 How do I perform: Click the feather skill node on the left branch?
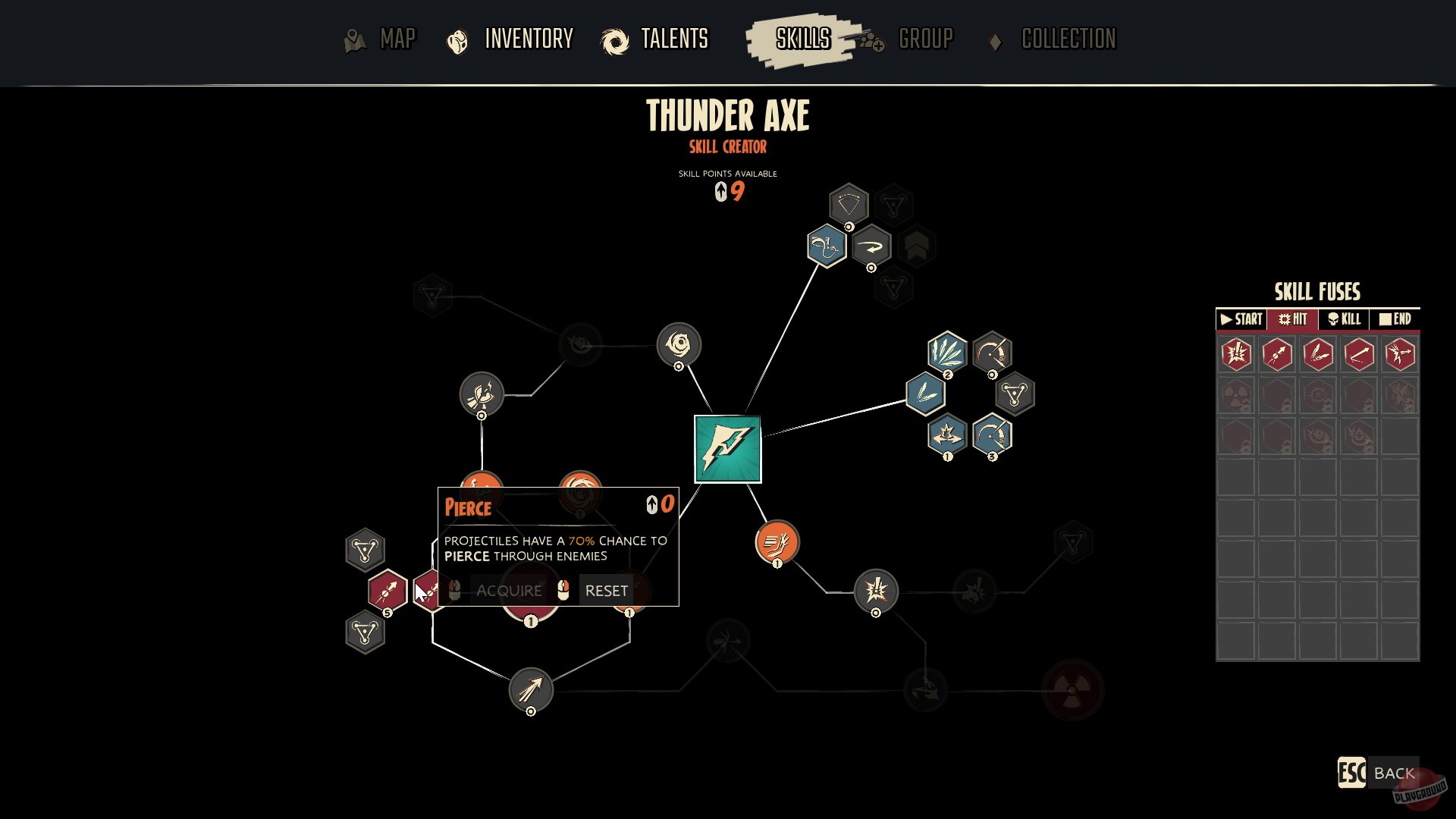(x=482, y=394)
